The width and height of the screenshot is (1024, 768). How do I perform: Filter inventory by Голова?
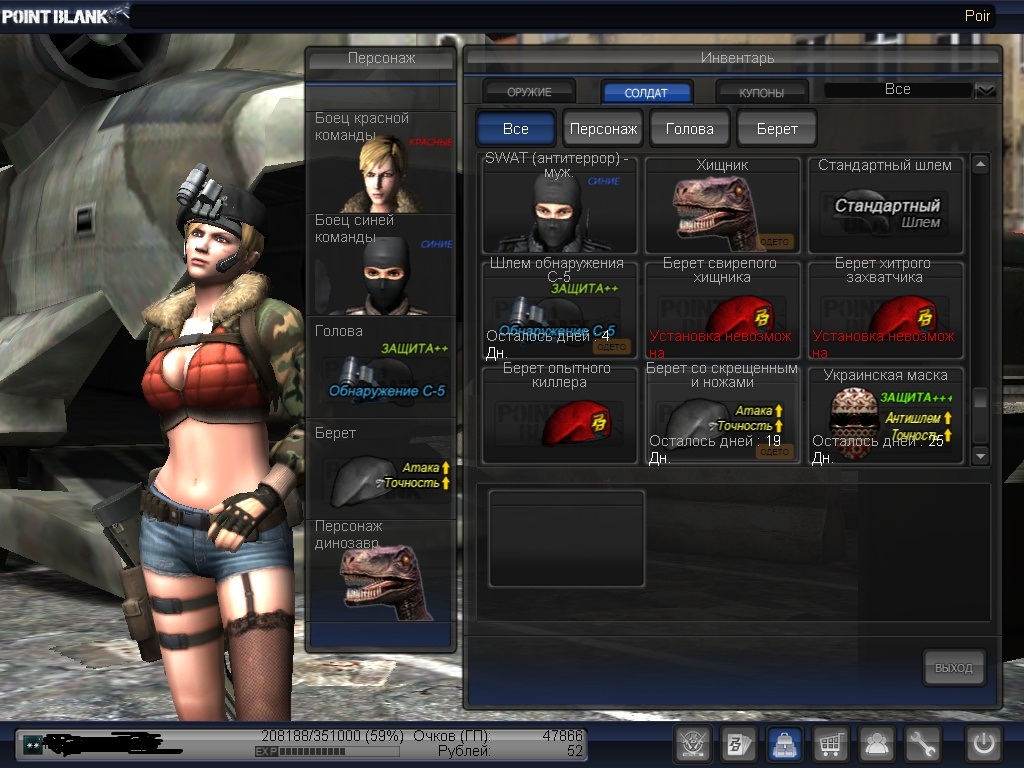pyautogui.click(x=690, y=129)
